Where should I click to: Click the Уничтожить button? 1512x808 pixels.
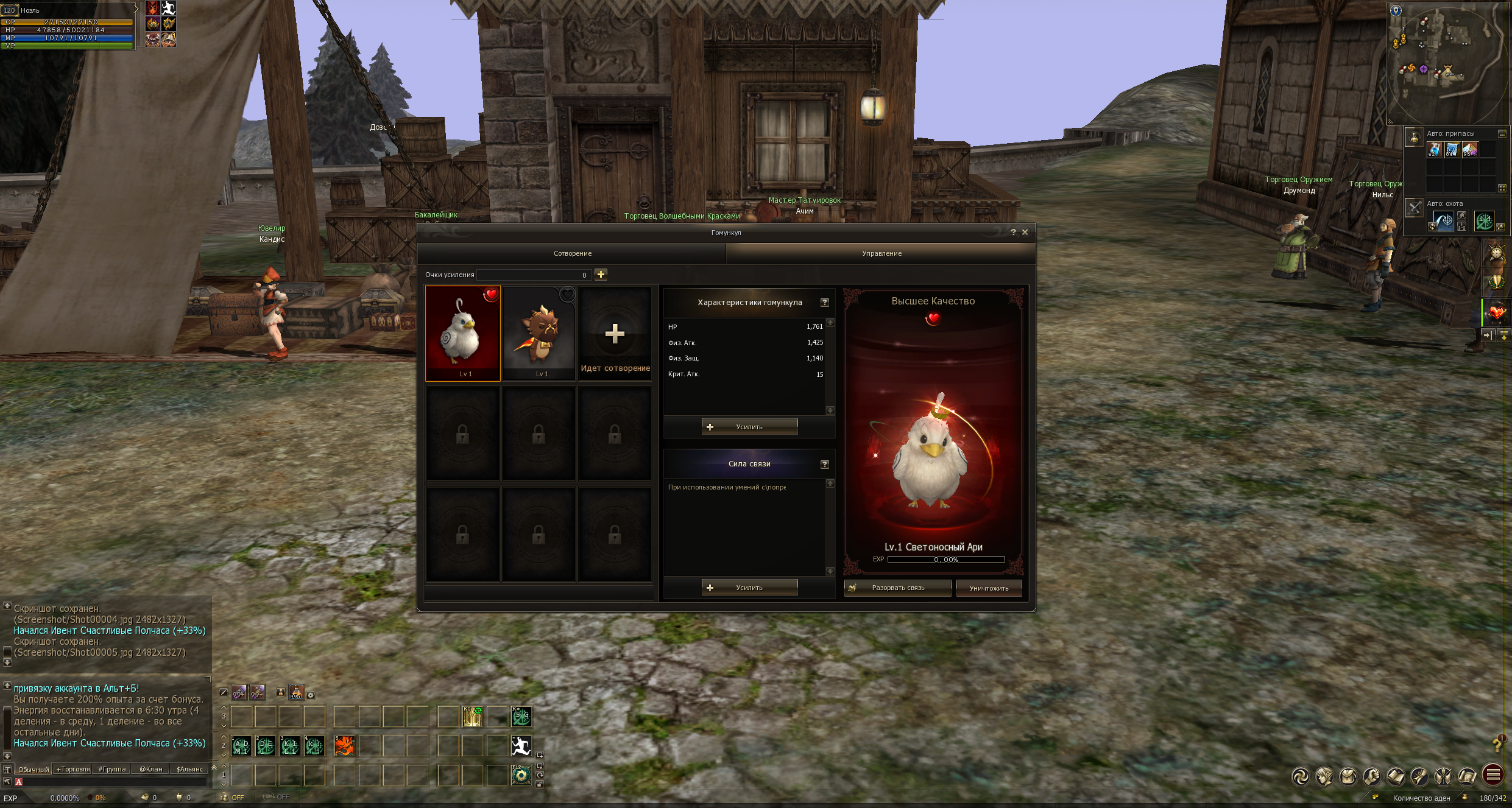coord(989,588)
